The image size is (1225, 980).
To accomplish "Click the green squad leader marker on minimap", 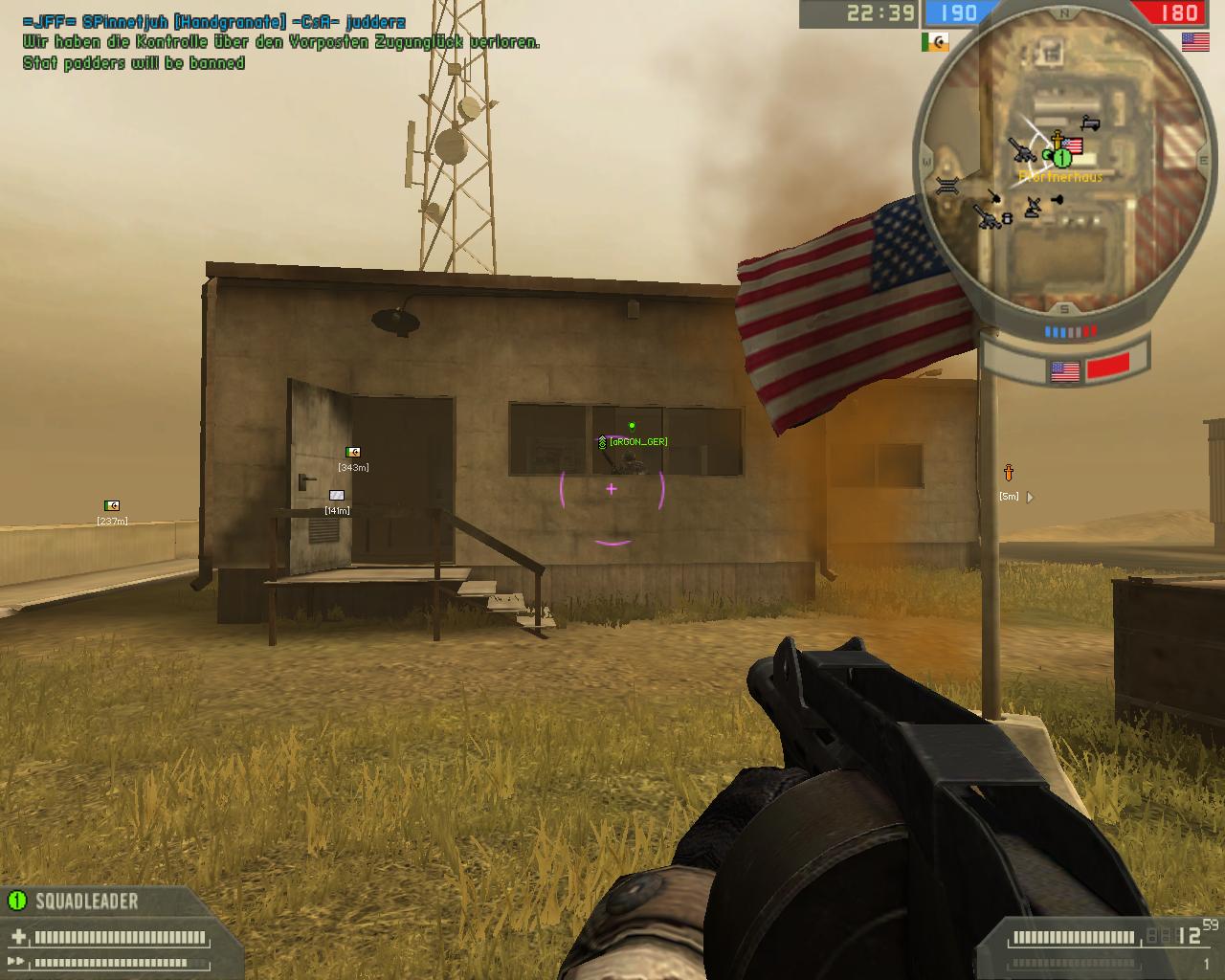I will (x=1060, y=157).
